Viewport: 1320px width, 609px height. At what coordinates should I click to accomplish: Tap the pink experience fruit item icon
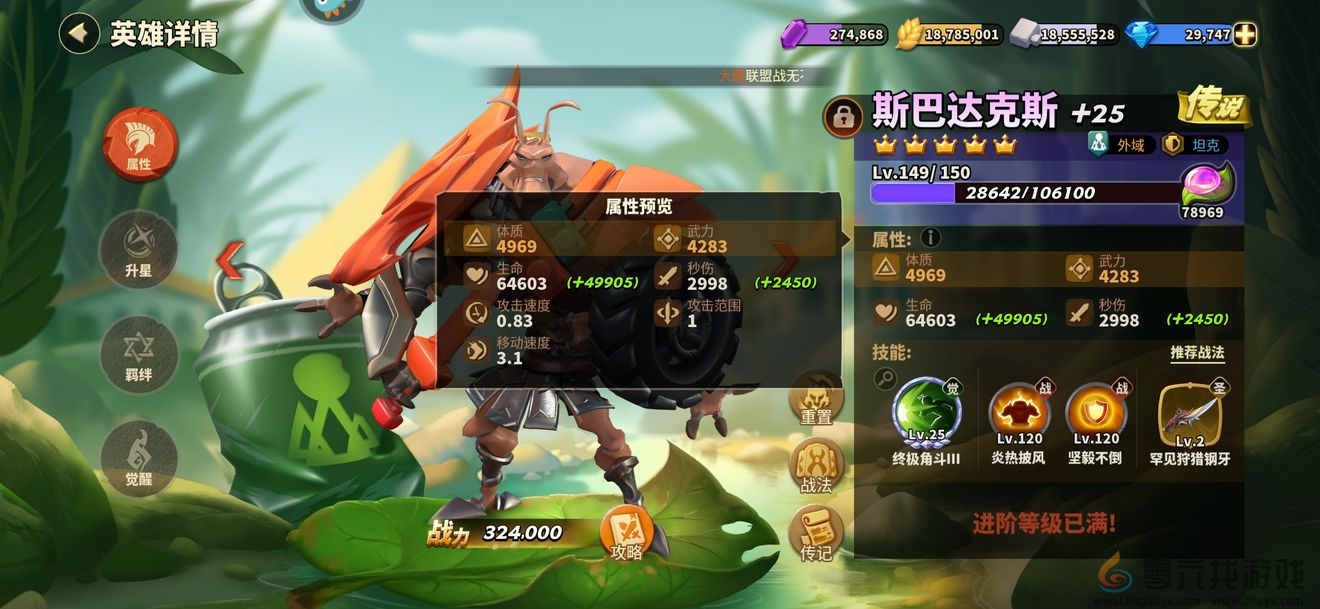[1207, 184]
